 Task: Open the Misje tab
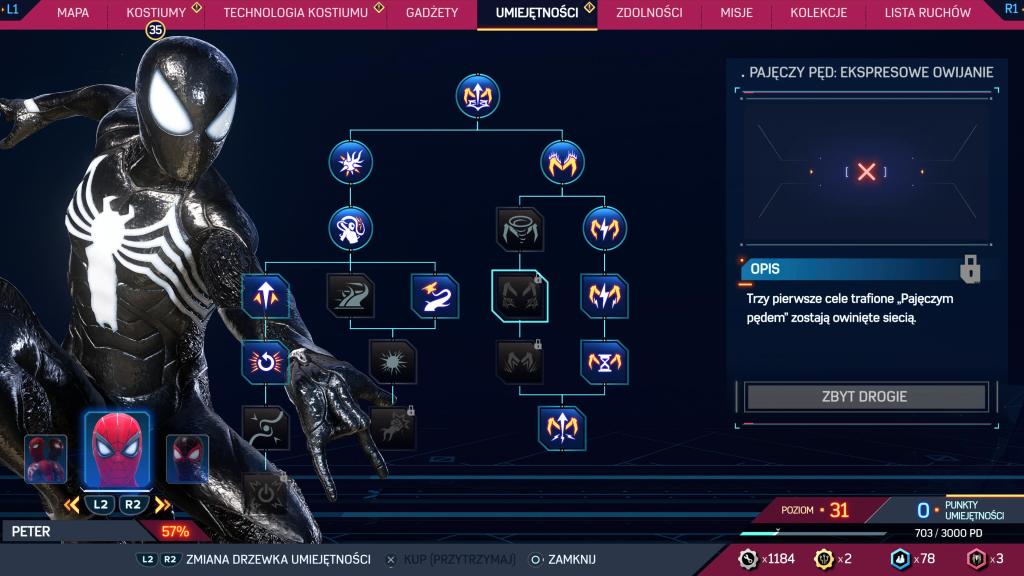click(736, 13)
